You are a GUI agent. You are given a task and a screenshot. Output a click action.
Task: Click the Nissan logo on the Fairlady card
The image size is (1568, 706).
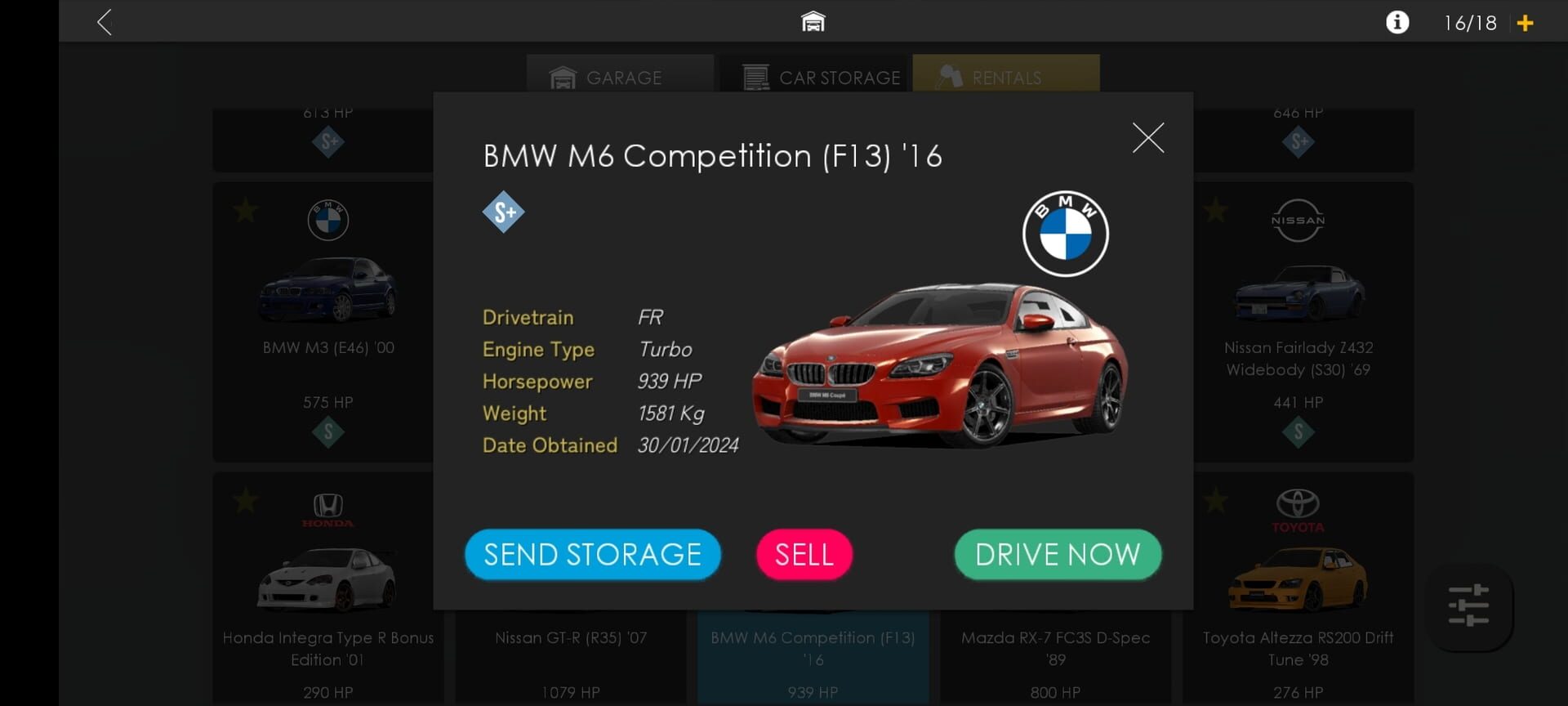[1298, 221]
